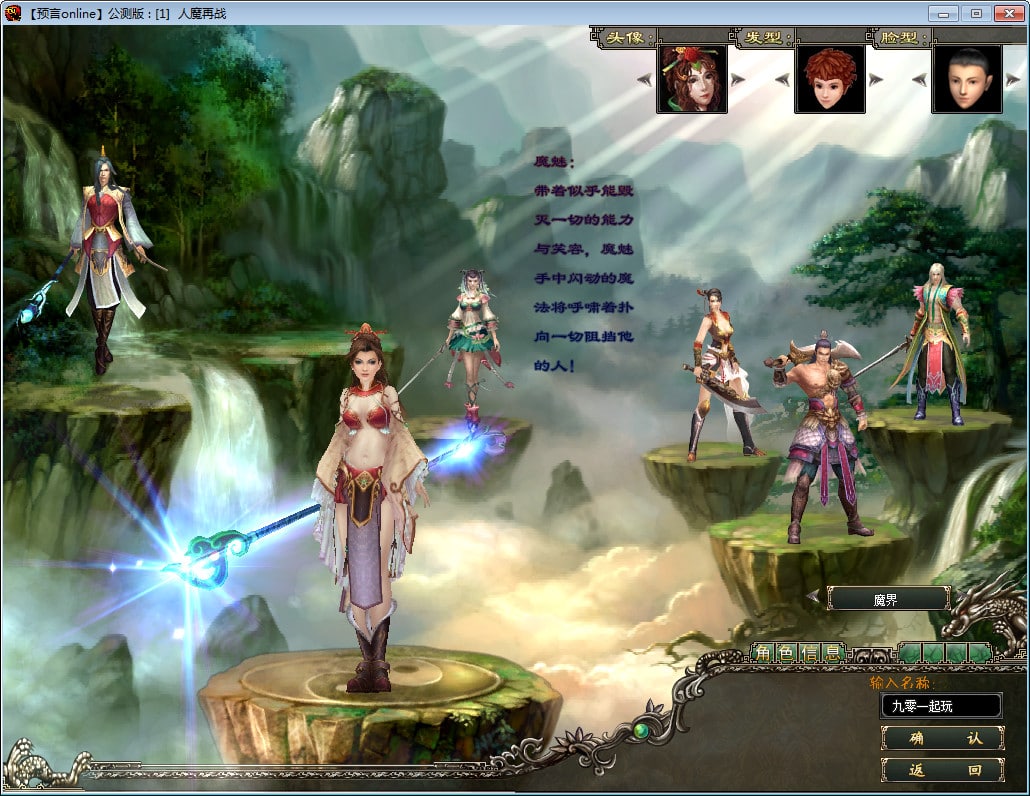Click the female portrait thumbnail under 头像
This screenshot has width=1030, height=796.
(692, 79)
